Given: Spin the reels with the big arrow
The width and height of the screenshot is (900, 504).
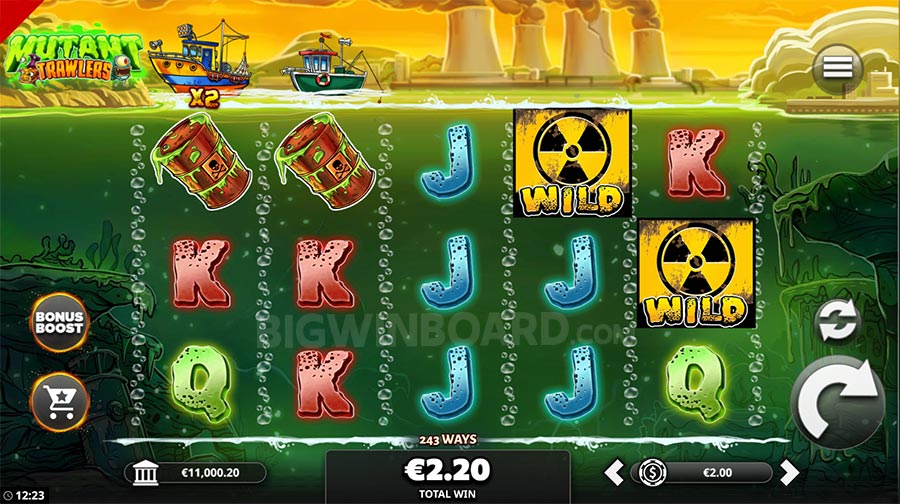Looking at the screenshot, I should pyautogui.click(x=836, y=404).
